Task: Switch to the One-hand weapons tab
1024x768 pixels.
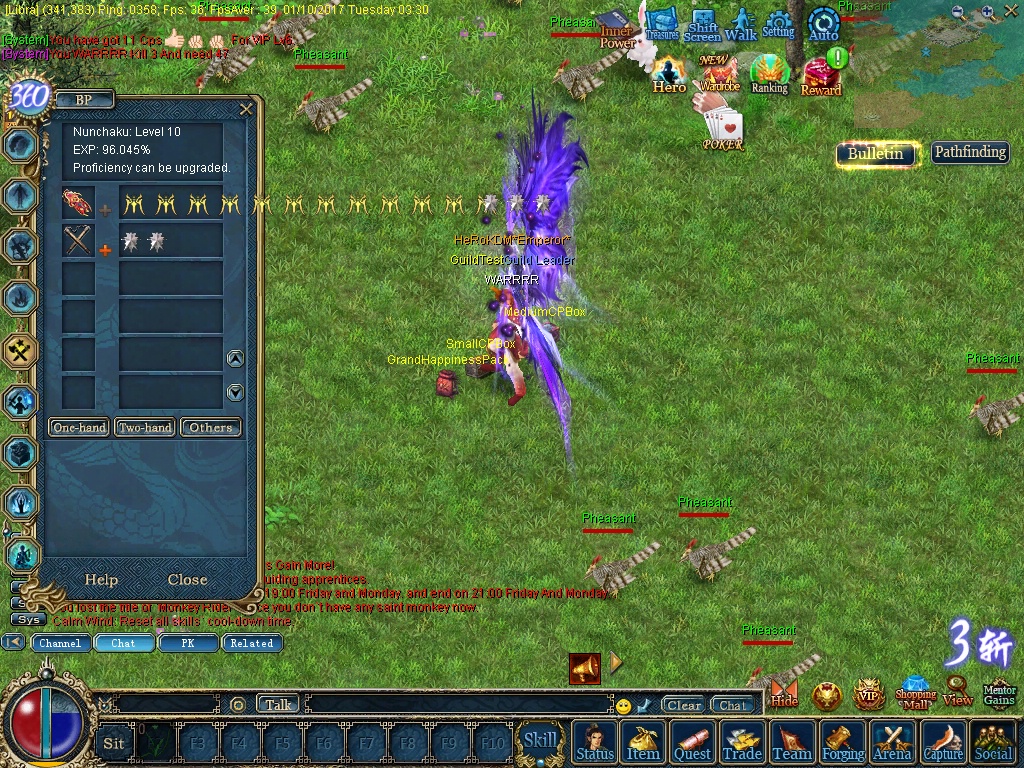Action: (x=80, y=428)
